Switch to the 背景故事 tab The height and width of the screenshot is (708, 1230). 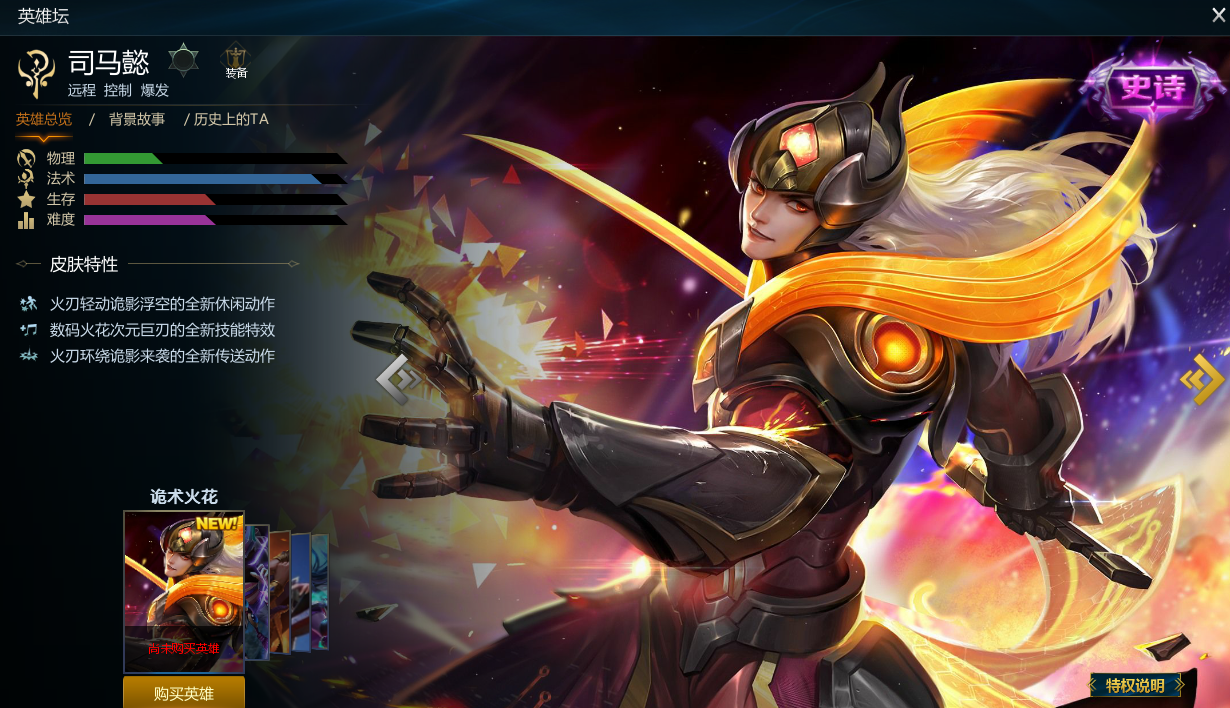coord(137,119)
